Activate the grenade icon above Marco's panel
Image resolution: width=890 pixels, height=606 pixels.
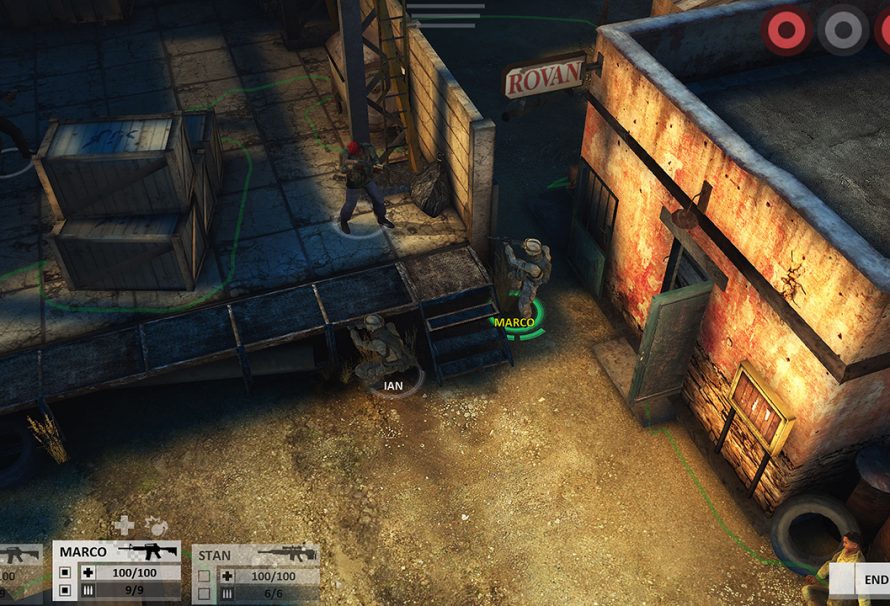pyautogui.click(x=156, y=525)
